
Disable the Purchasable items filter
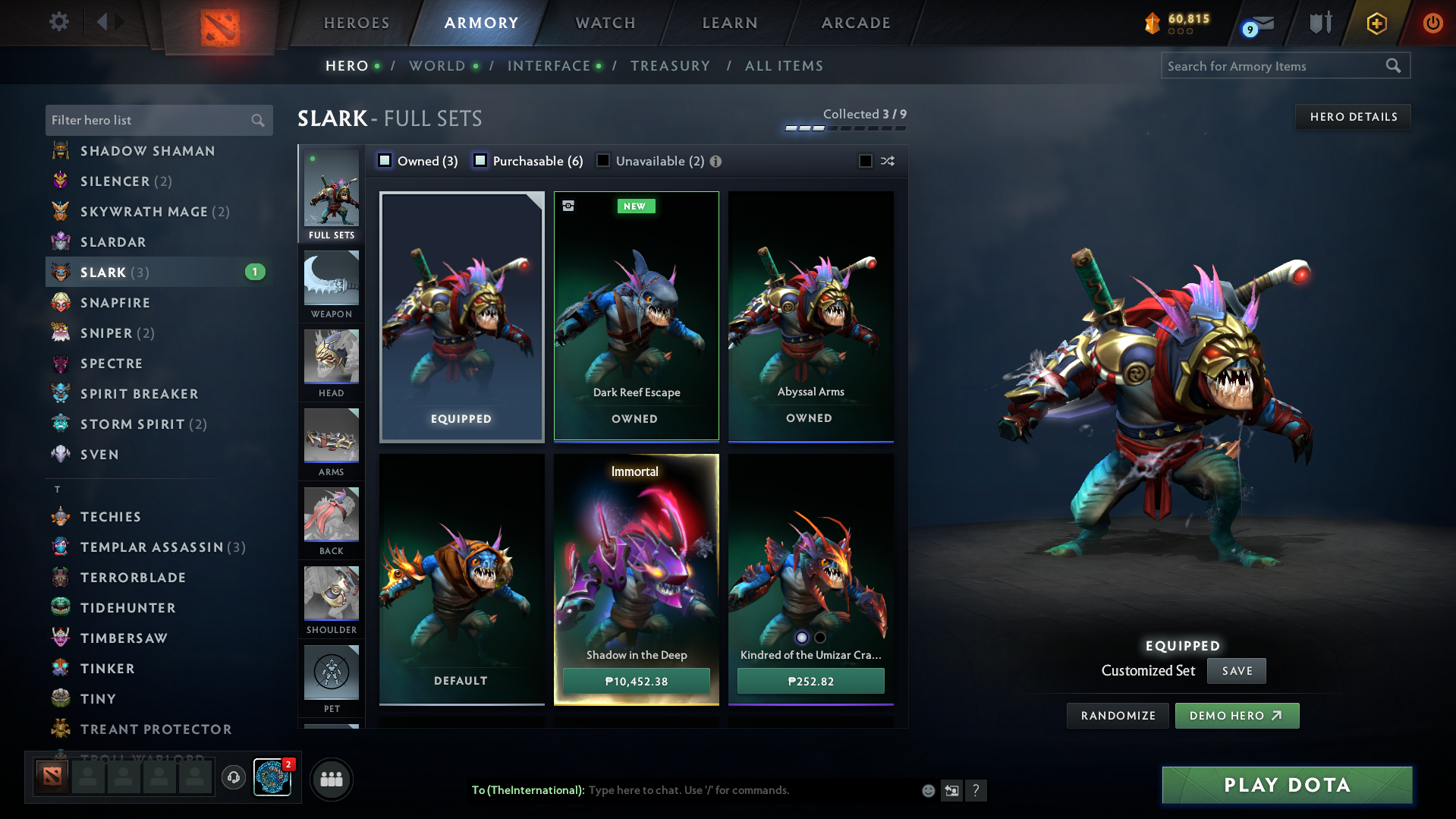[x=480, y=160]
